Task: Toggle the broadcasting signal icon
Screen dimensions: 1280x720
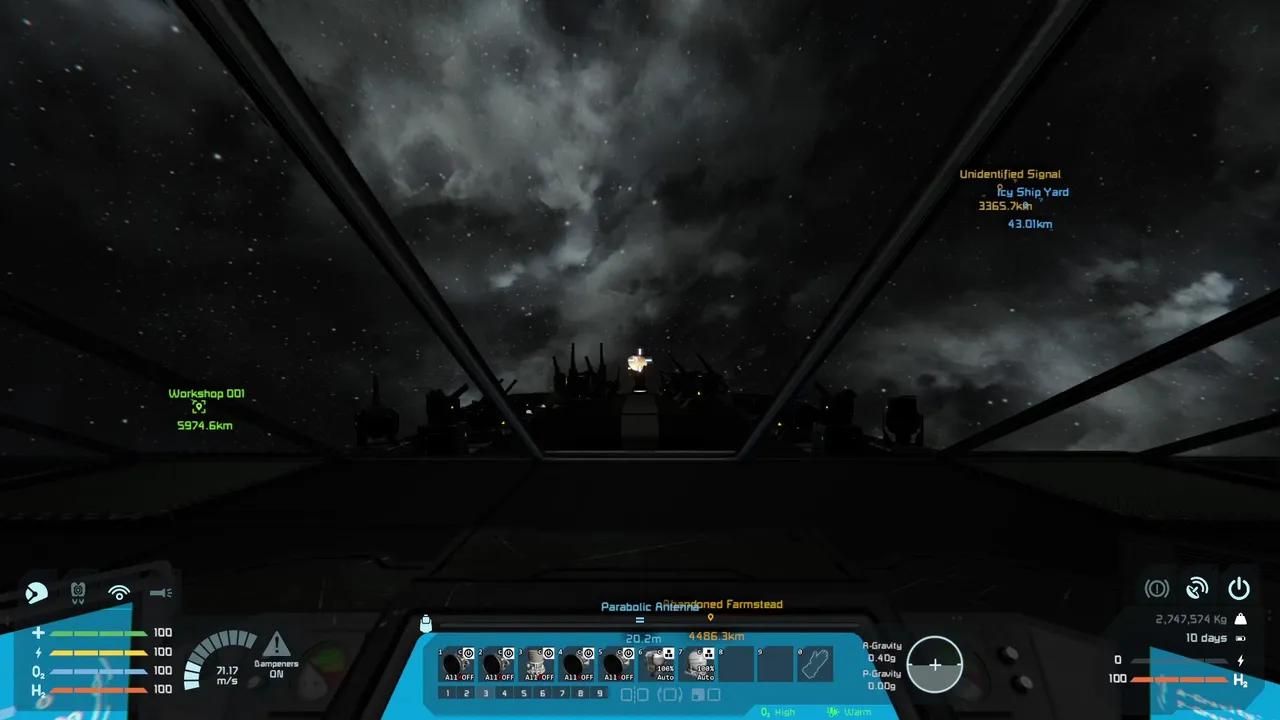Action: coord(119,592)
